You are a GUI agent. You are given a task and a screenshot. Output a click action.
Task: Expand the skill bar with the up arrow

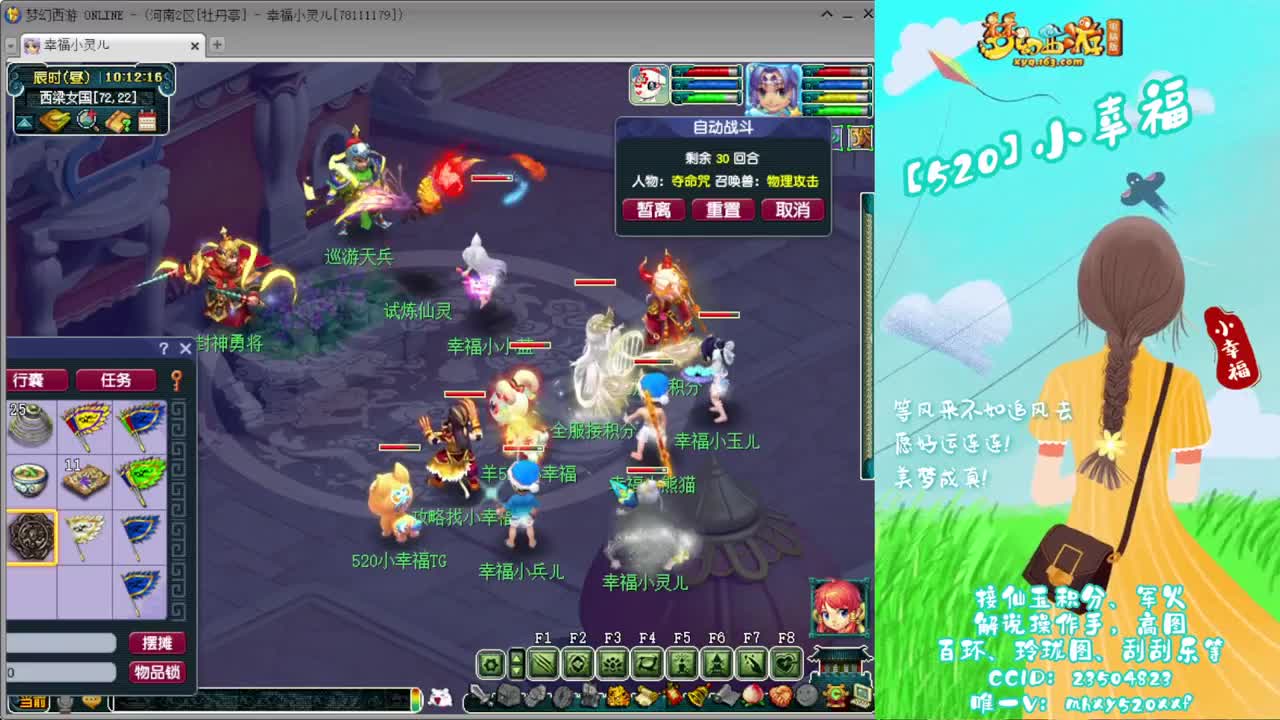[518, 656]
